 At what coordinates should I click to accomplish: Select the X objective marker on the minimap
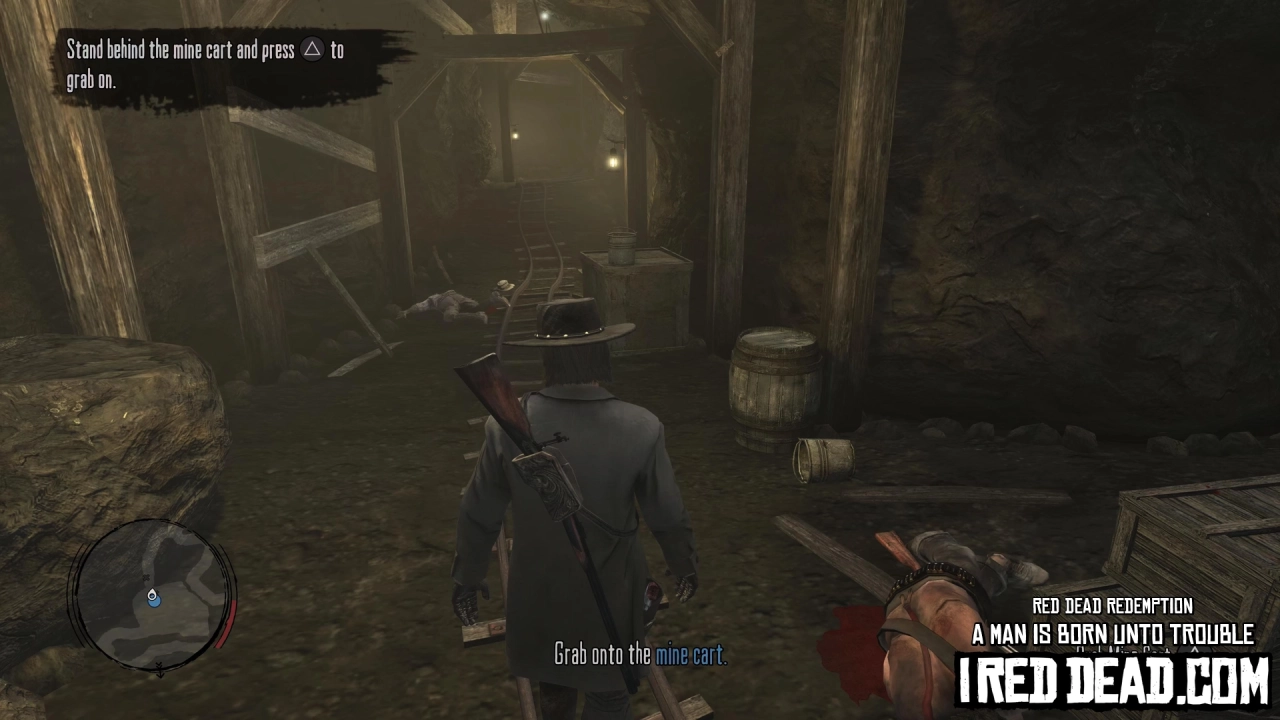pyautogui.click(x=146, y=577)
